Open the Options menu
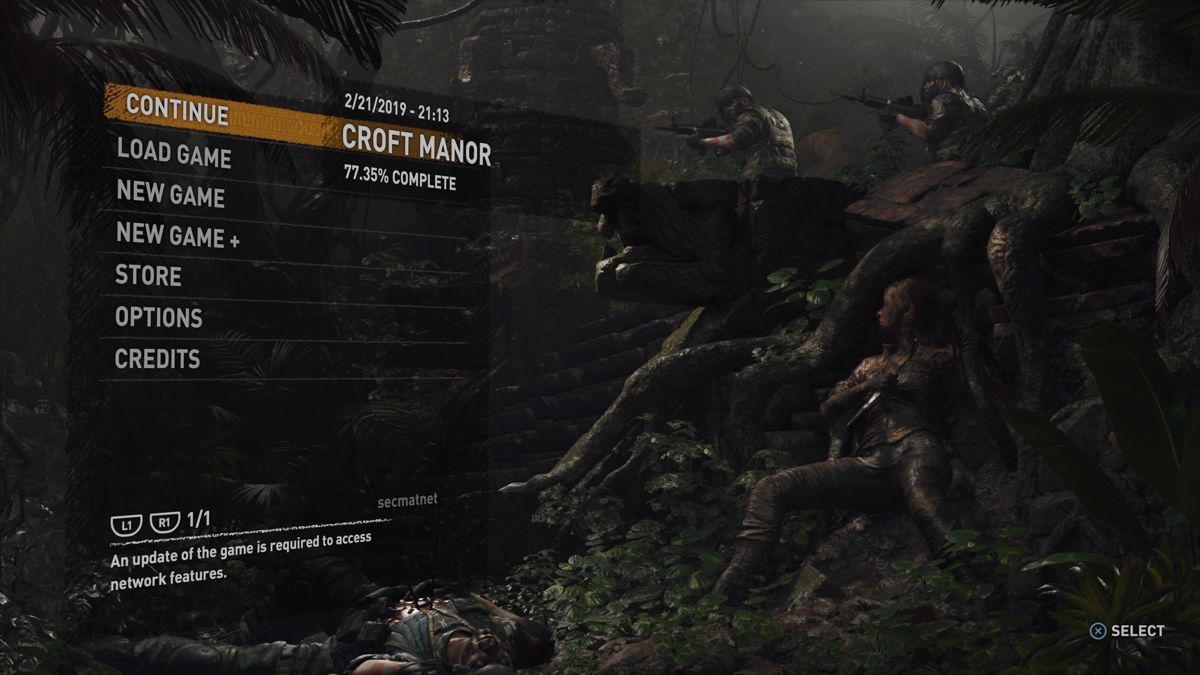The image size is (1200, 675). click(x=159, y=318)
